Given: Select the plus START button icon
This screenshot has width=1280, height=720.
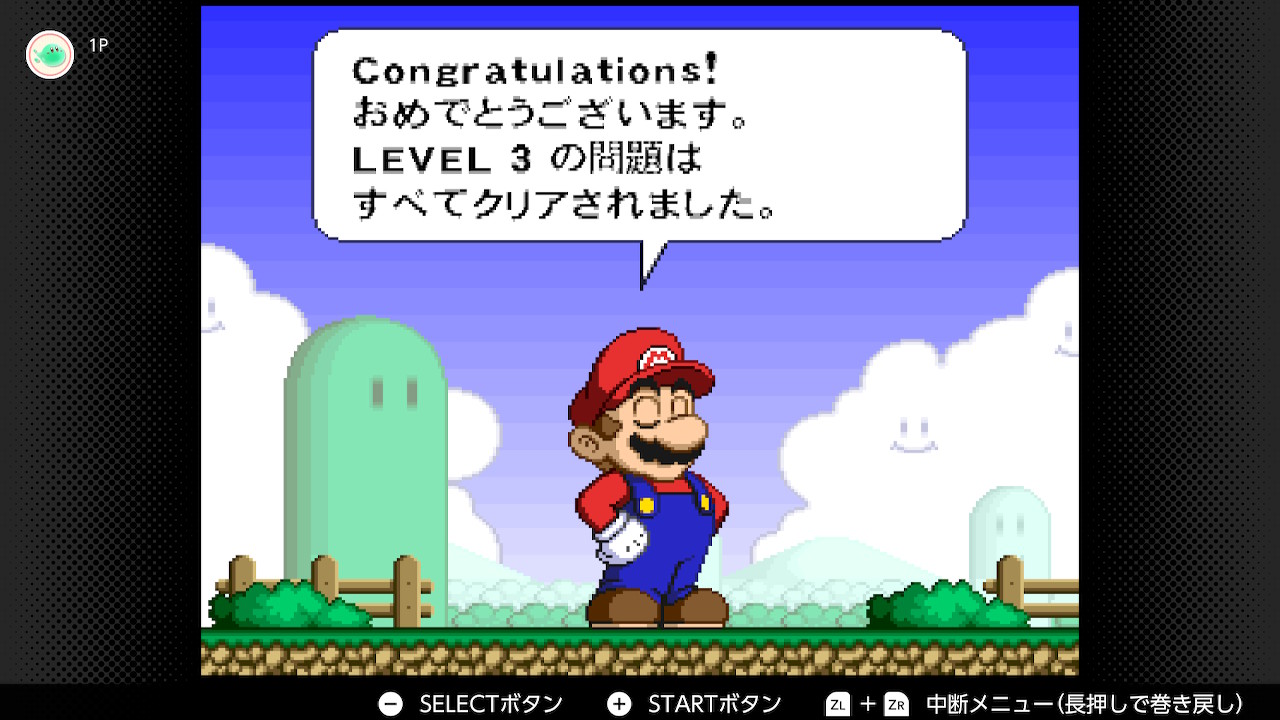Looking at the screenshot, I should coord(620,703).
